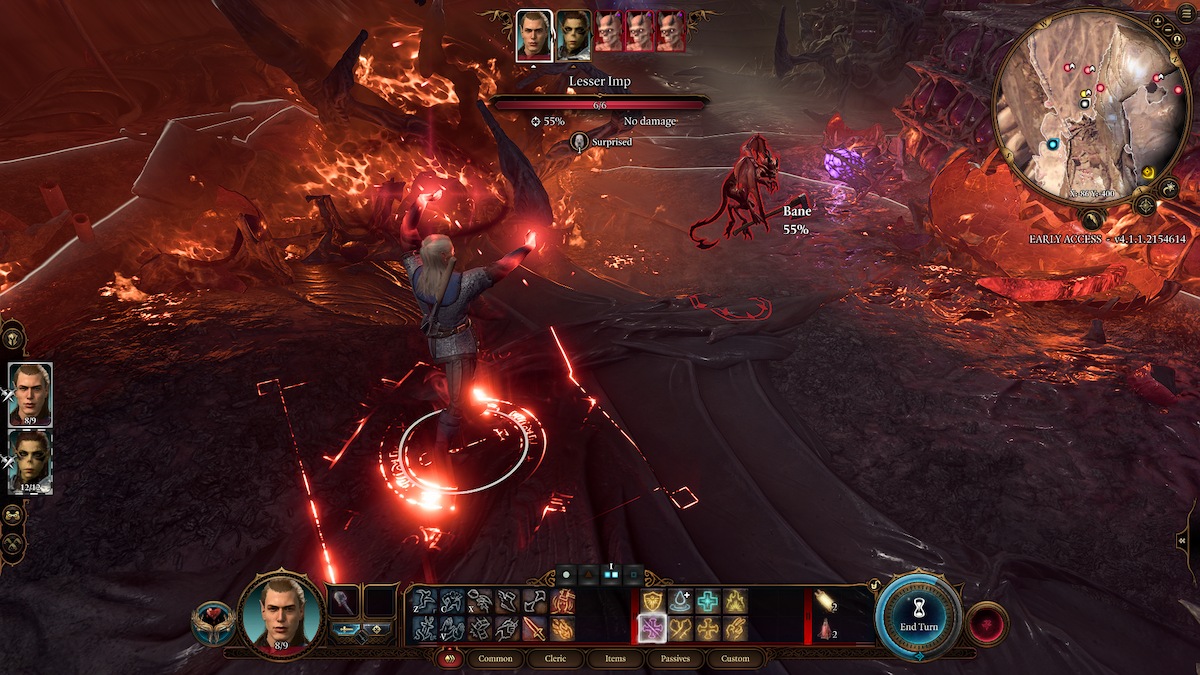Select the first turn-order portrait at top
The width and height of the screenshot is (1200, 675).
(x=534, y=36)
